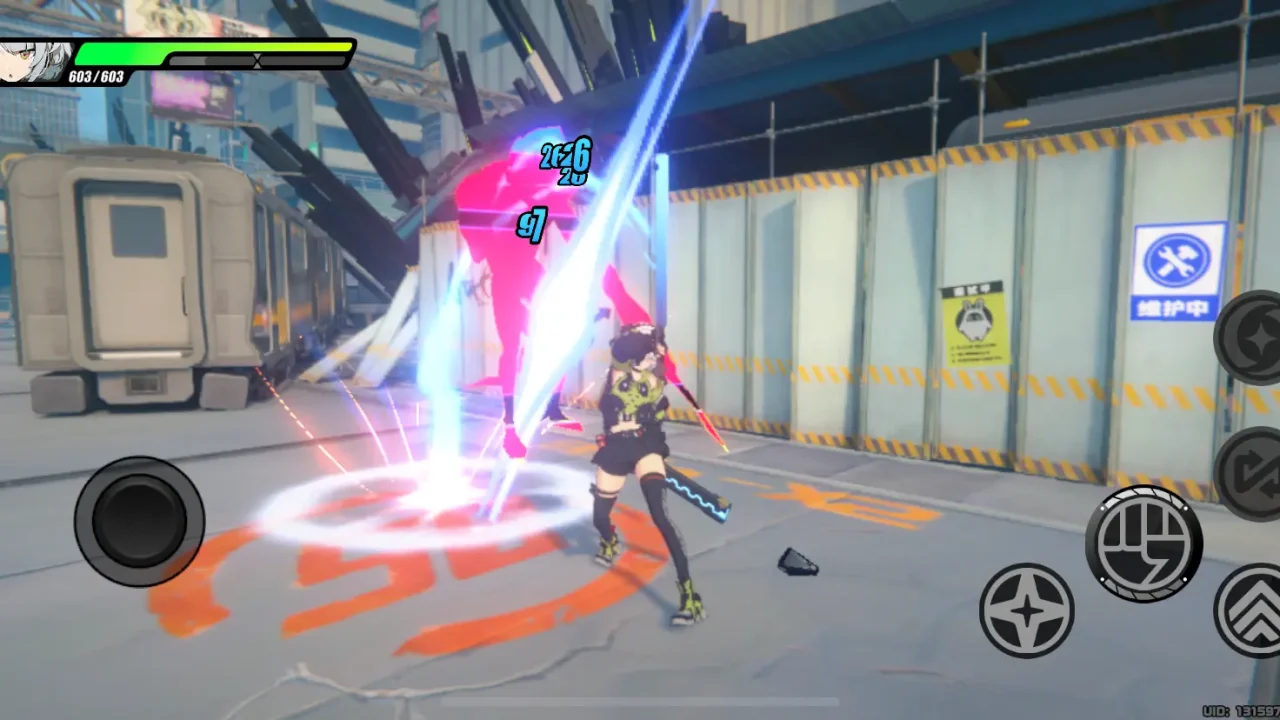Activate the four-point star special skill
The image size is (1280, 720).
click(1026, 610)
